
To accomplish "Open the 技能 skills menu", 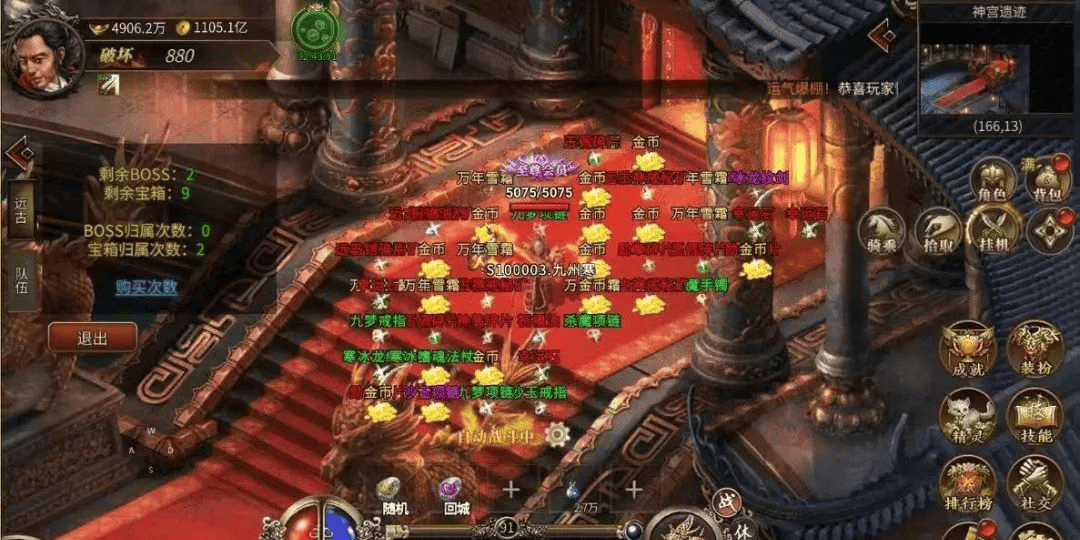I will tap(1034, 418).
